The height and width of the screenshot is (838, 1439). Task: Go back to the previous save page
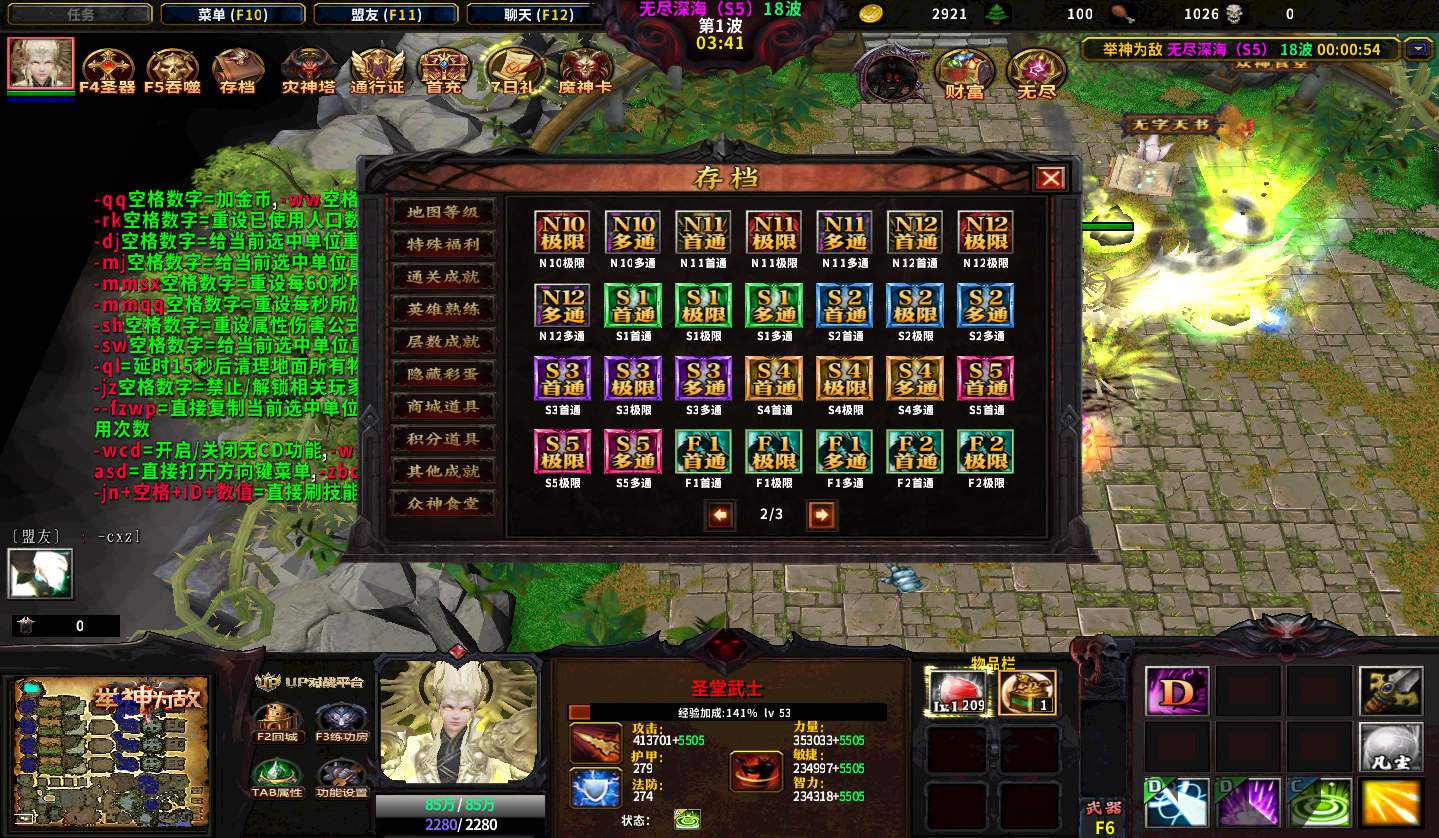coord(720,515)
